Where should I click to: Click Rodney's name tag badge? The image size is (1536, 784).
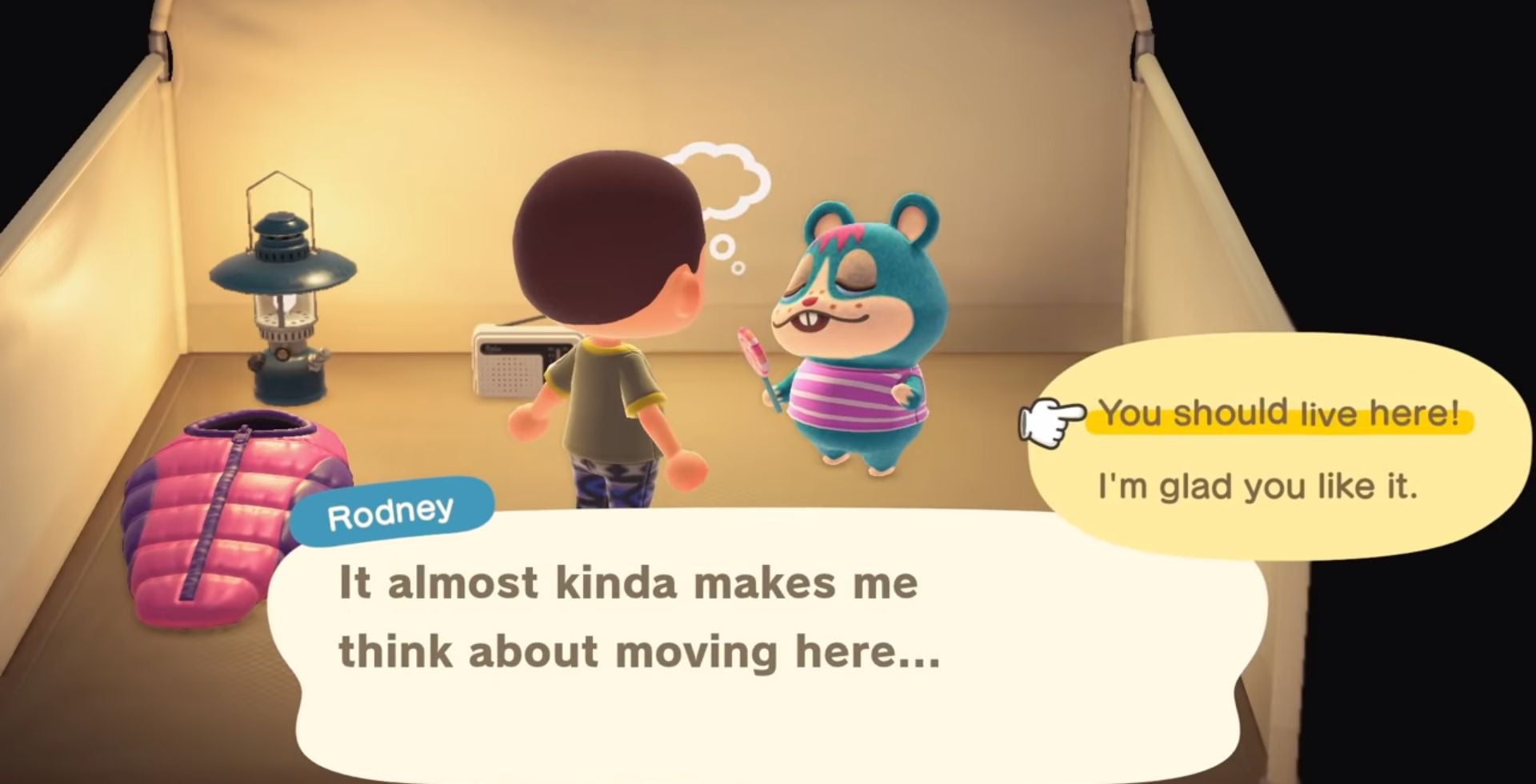[x=394, y=508]
